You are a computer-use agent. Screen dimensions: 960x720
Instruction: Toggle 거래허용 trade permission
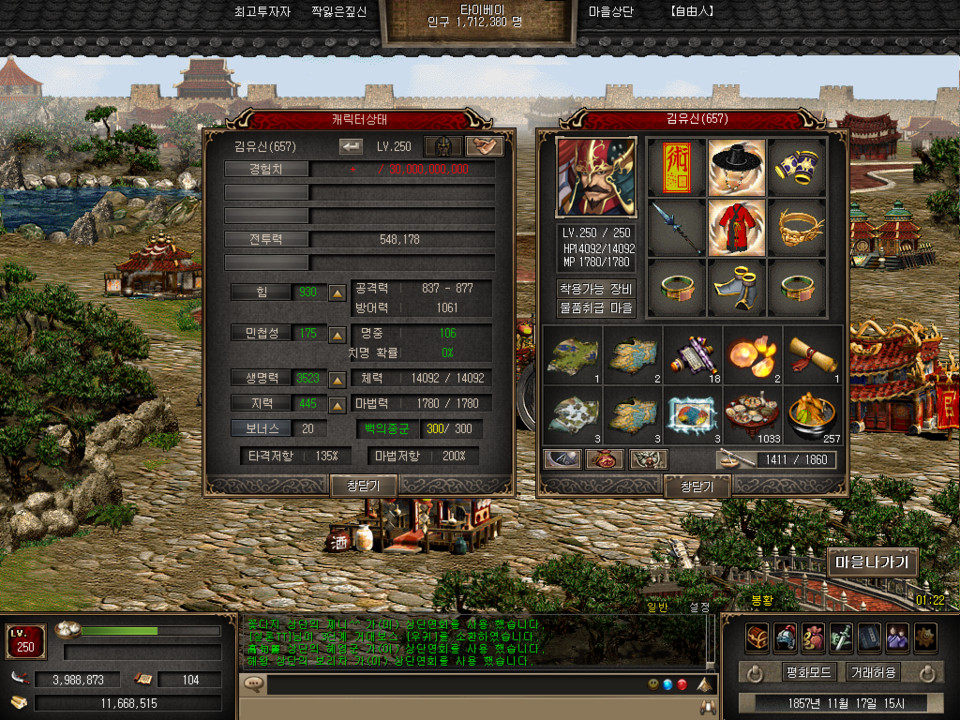(x=872, y=672)
